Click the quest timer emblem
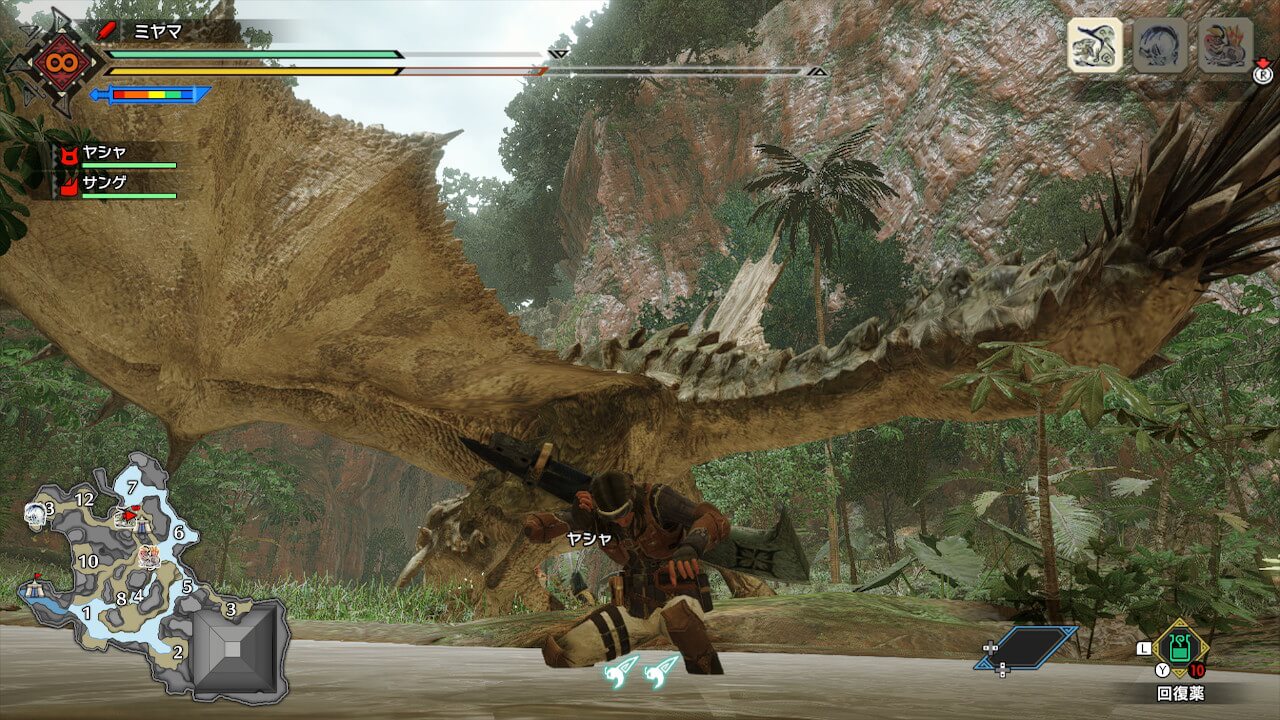 click(x=53, y=62)
